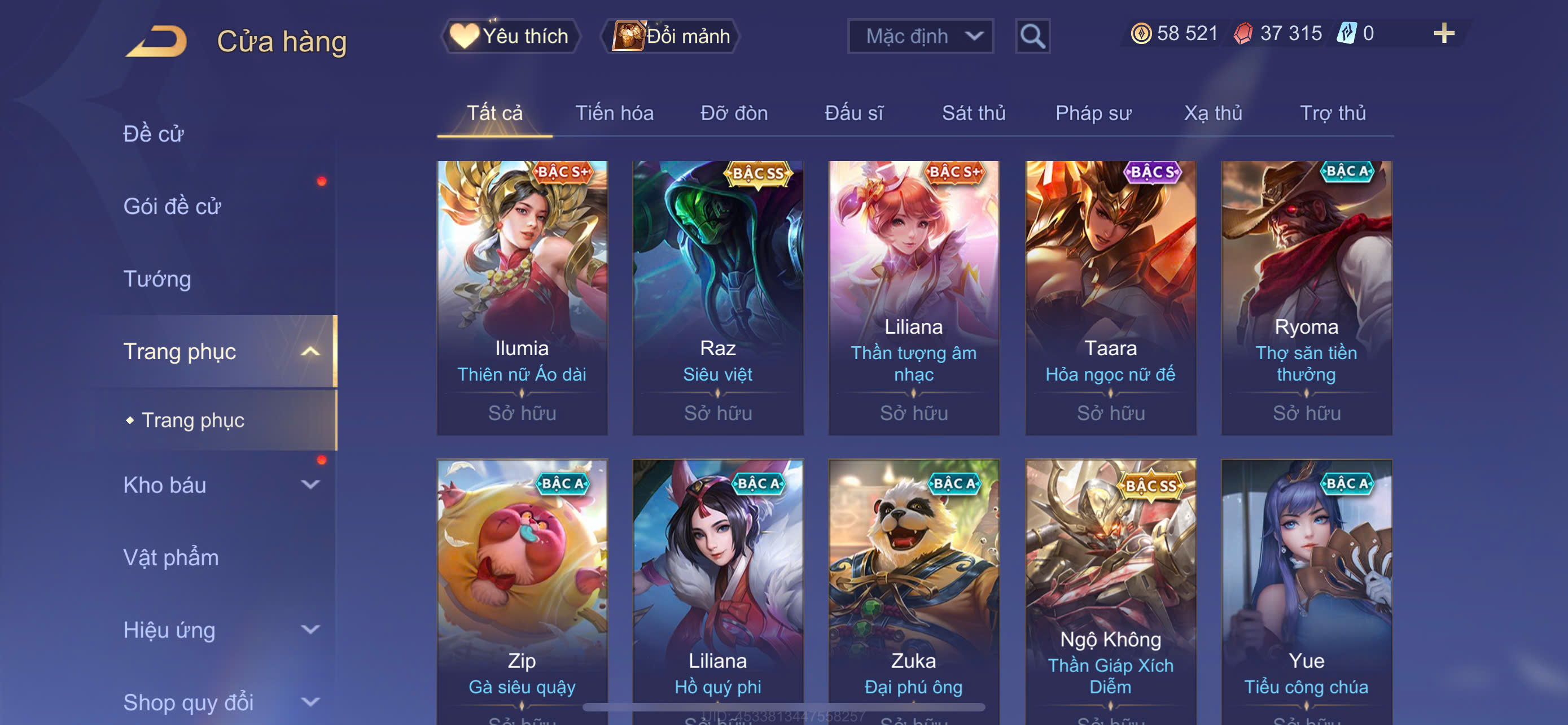Choose the Trợ thủ tab

point(1333,113)
